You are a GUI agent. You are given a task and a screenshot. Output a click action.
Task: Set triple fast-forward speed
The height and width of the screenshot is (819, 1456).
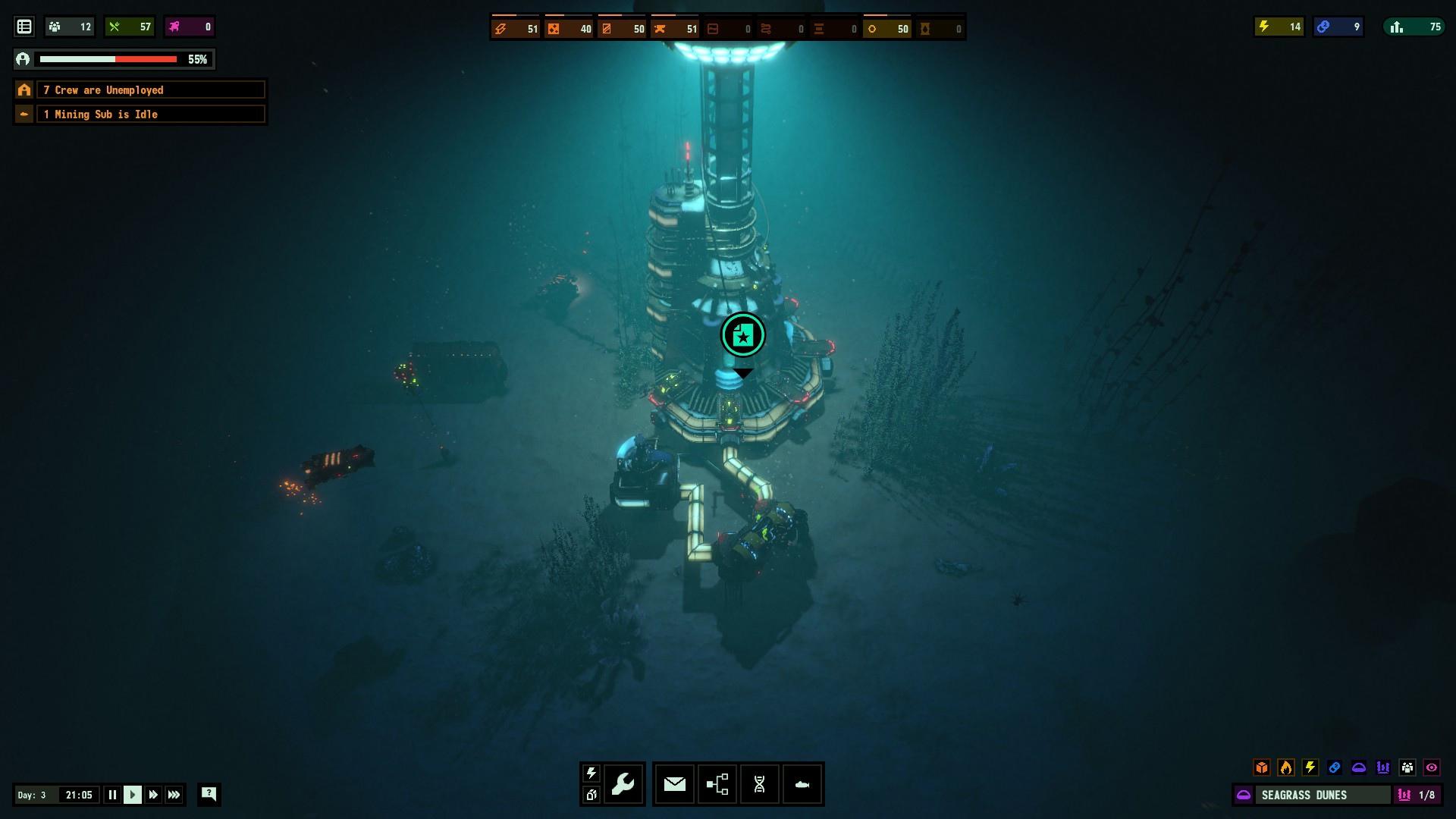click(174, 795)
